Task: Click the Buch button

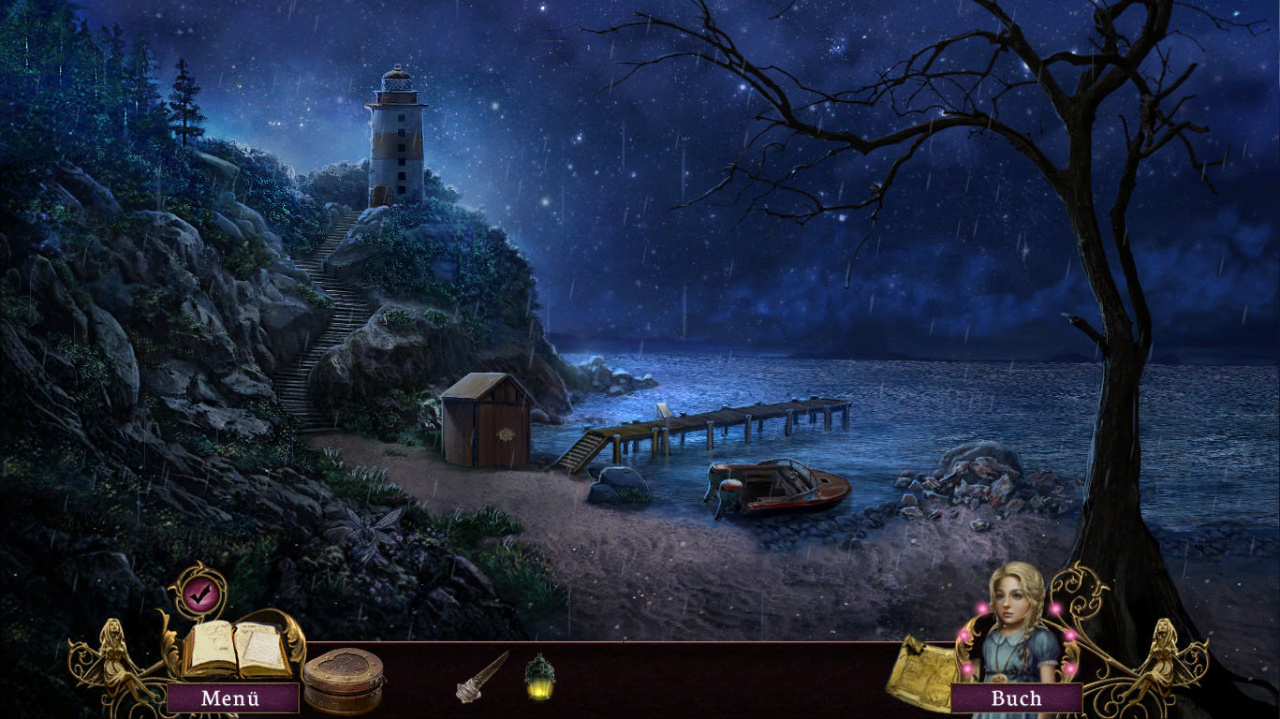Action: point(1016,698)
